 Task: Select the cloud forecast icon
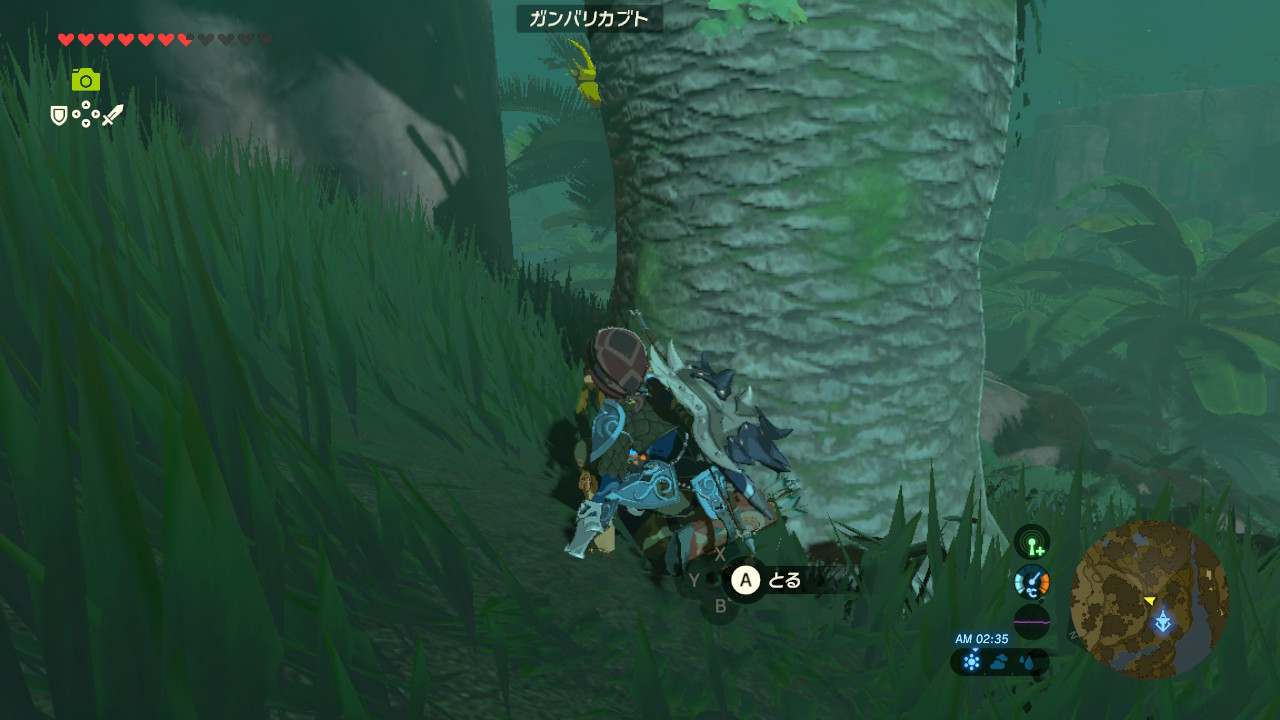(x=999, y=662)
